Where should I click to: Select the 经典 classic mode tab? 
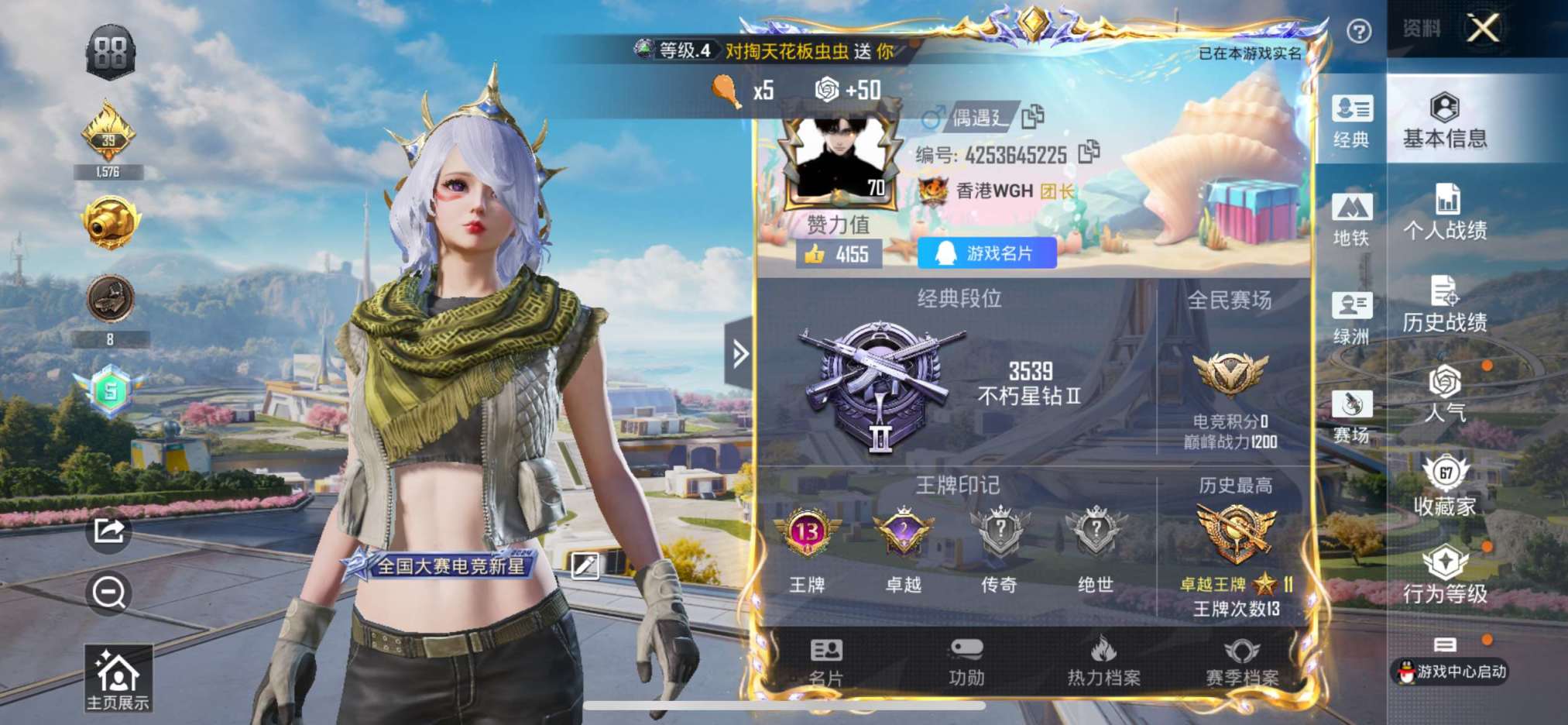(1351, 120)
